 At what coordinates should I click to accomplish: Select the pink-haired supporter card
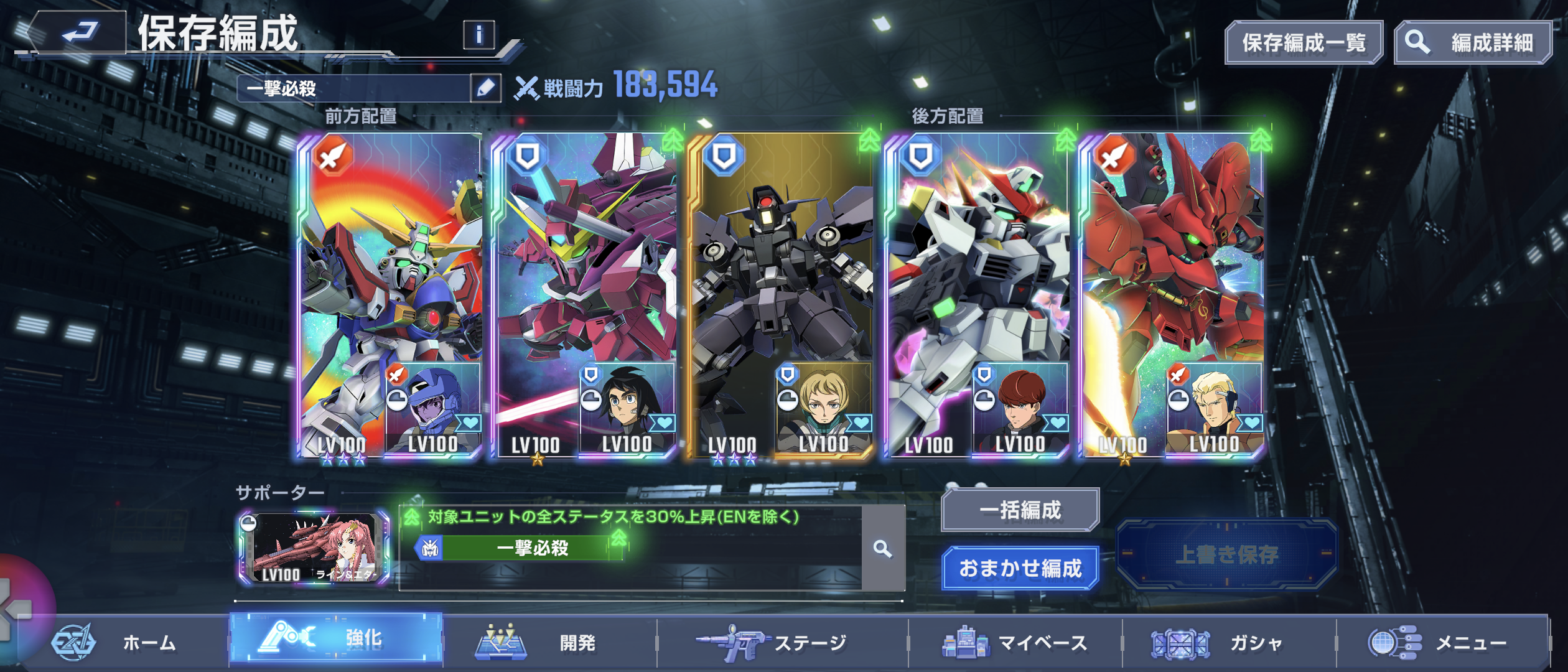pos(314,549)
